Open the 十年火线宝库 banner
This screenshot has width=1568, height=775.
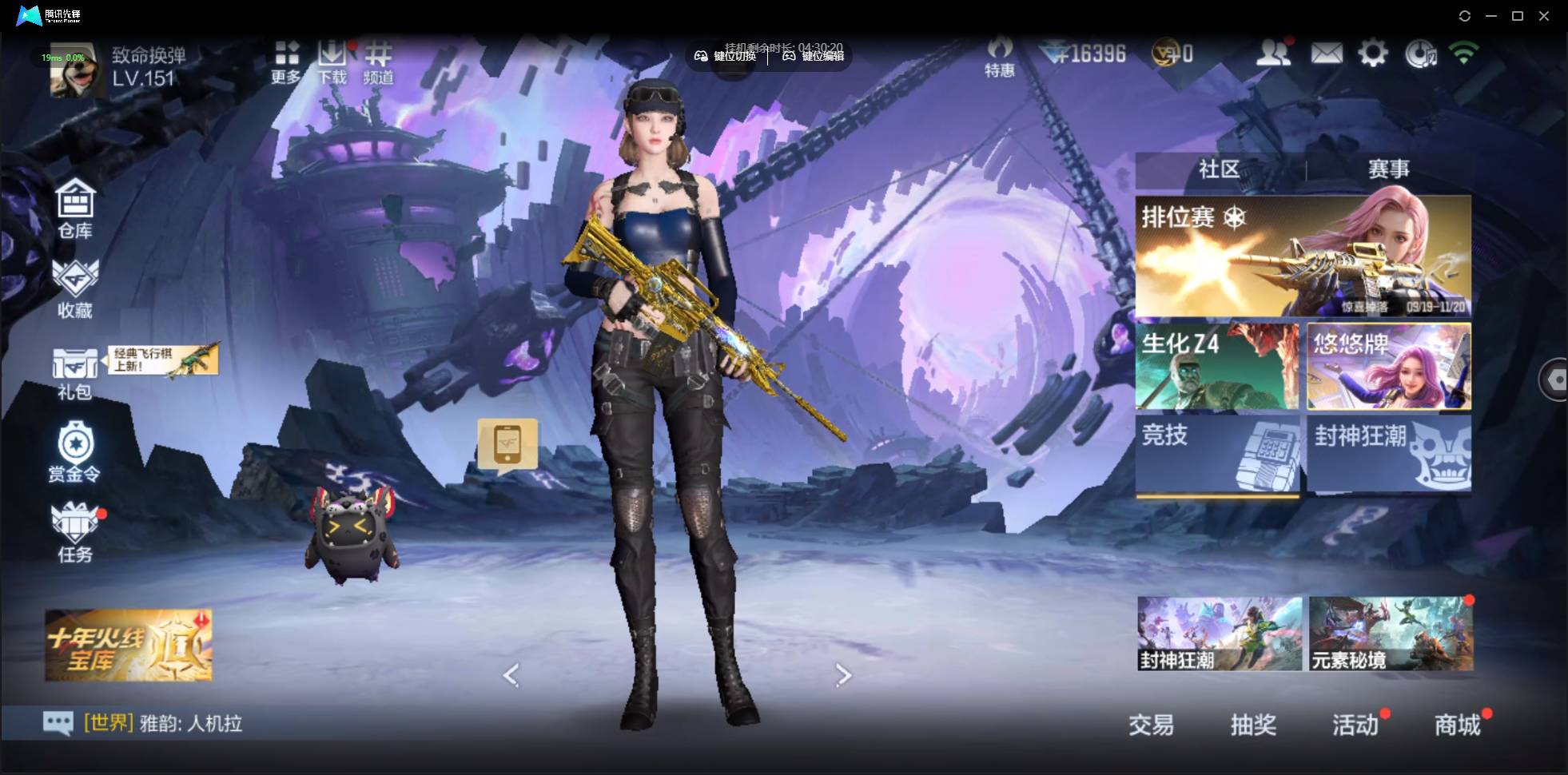(129, 645)
